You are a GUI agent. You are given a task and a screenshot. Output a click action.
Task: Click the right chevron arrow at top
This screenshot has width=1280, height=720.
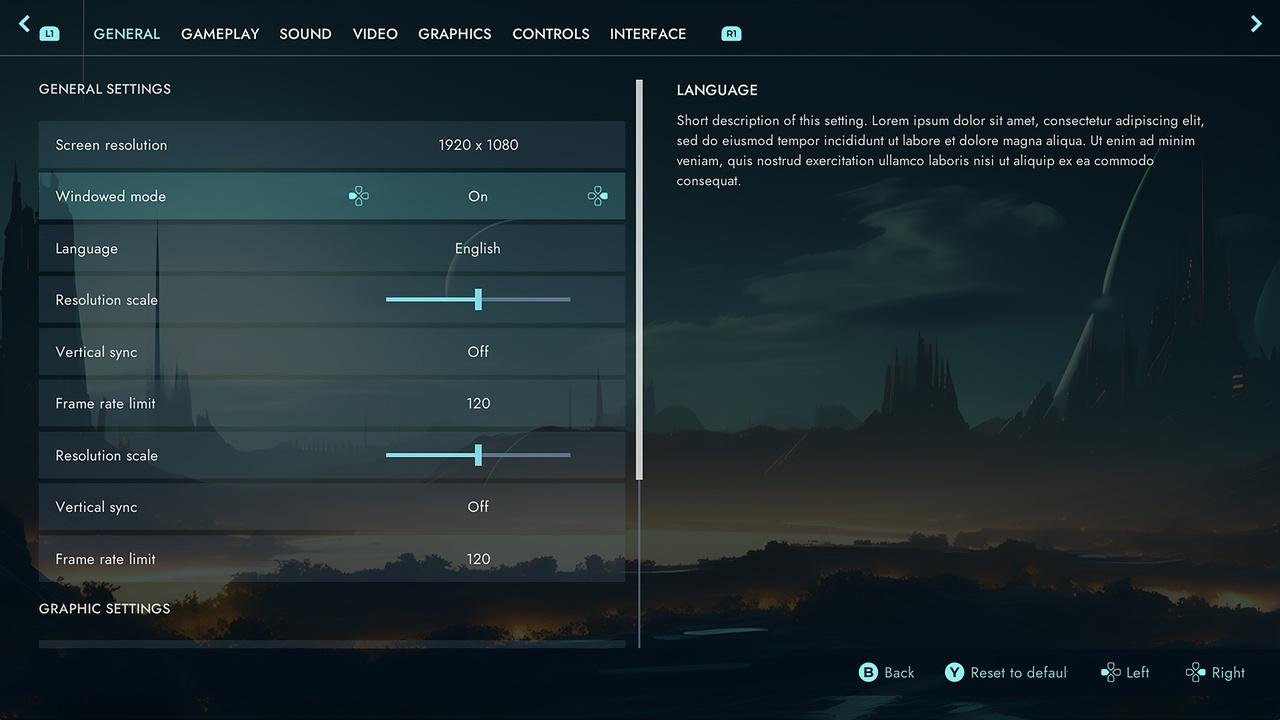pos(1256,24)
